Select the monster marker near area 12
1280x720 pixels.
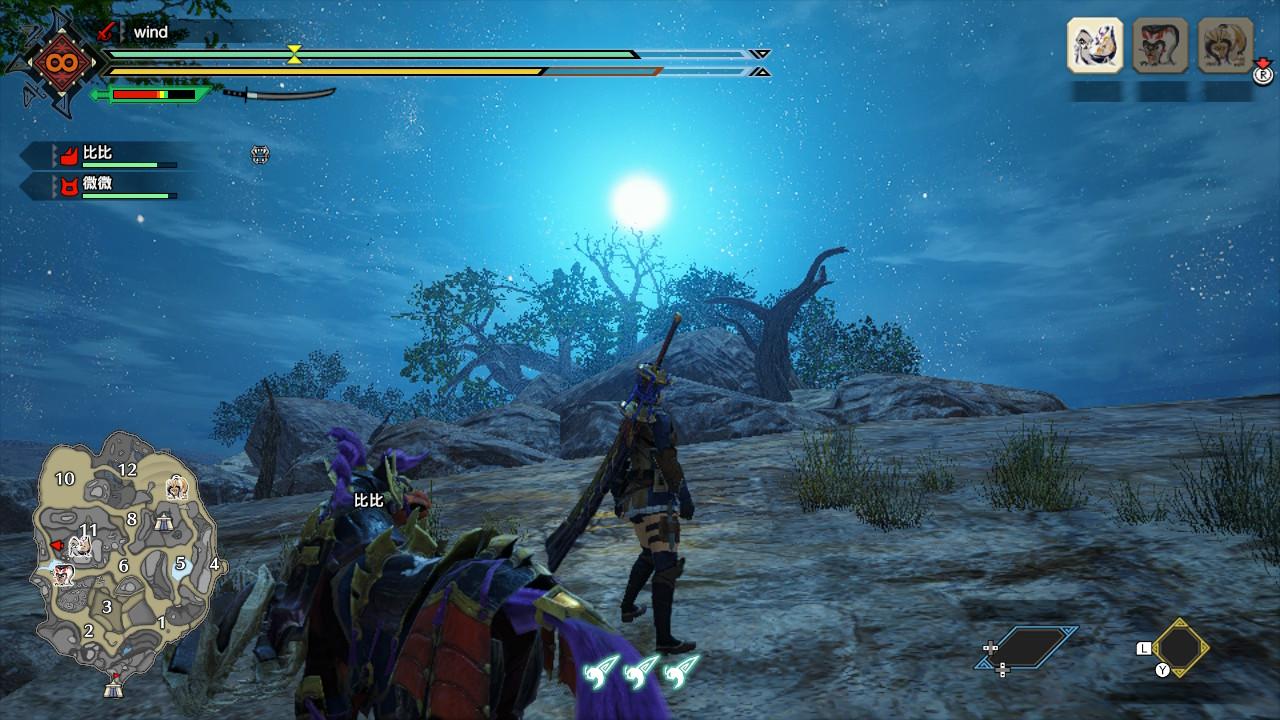(x=176, y=488)
